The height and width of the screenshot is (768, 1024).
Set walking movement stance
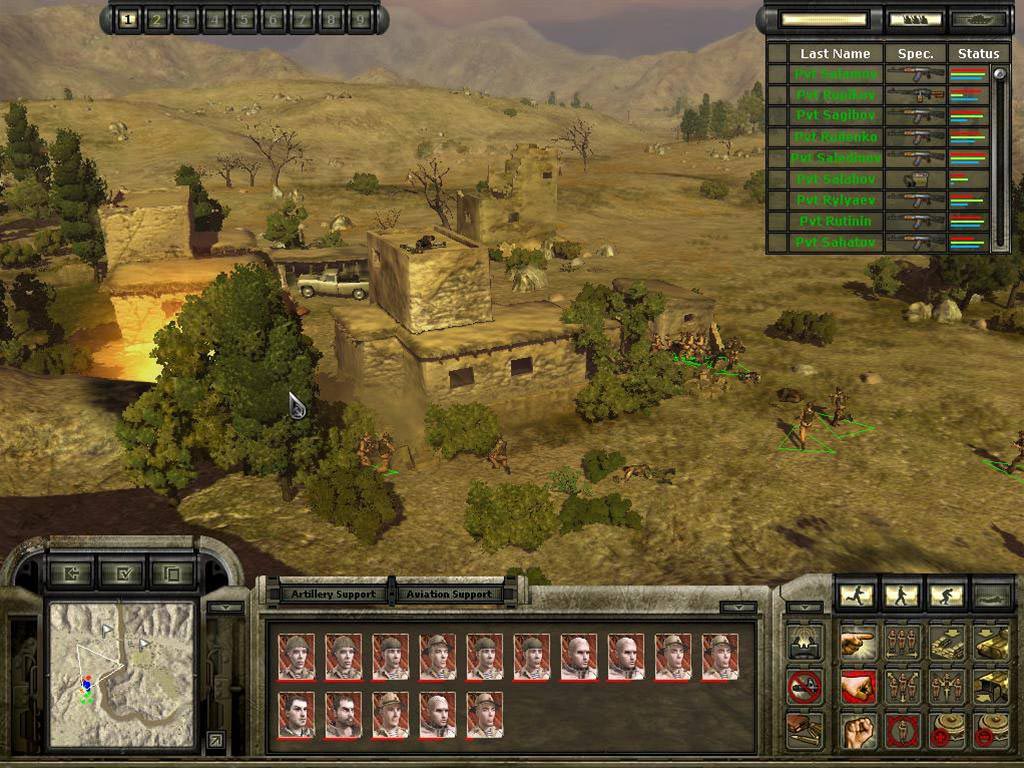[x=902, y=596]
